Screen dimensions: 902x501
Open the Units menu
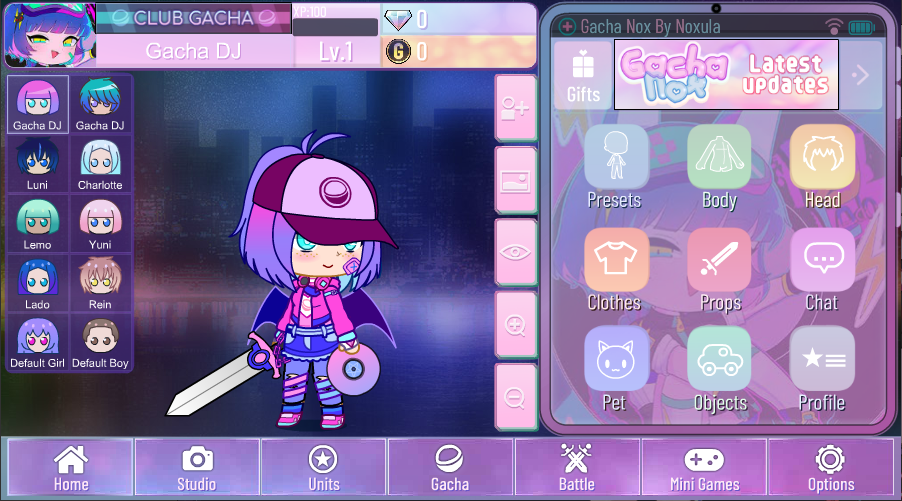pos(323,467)
